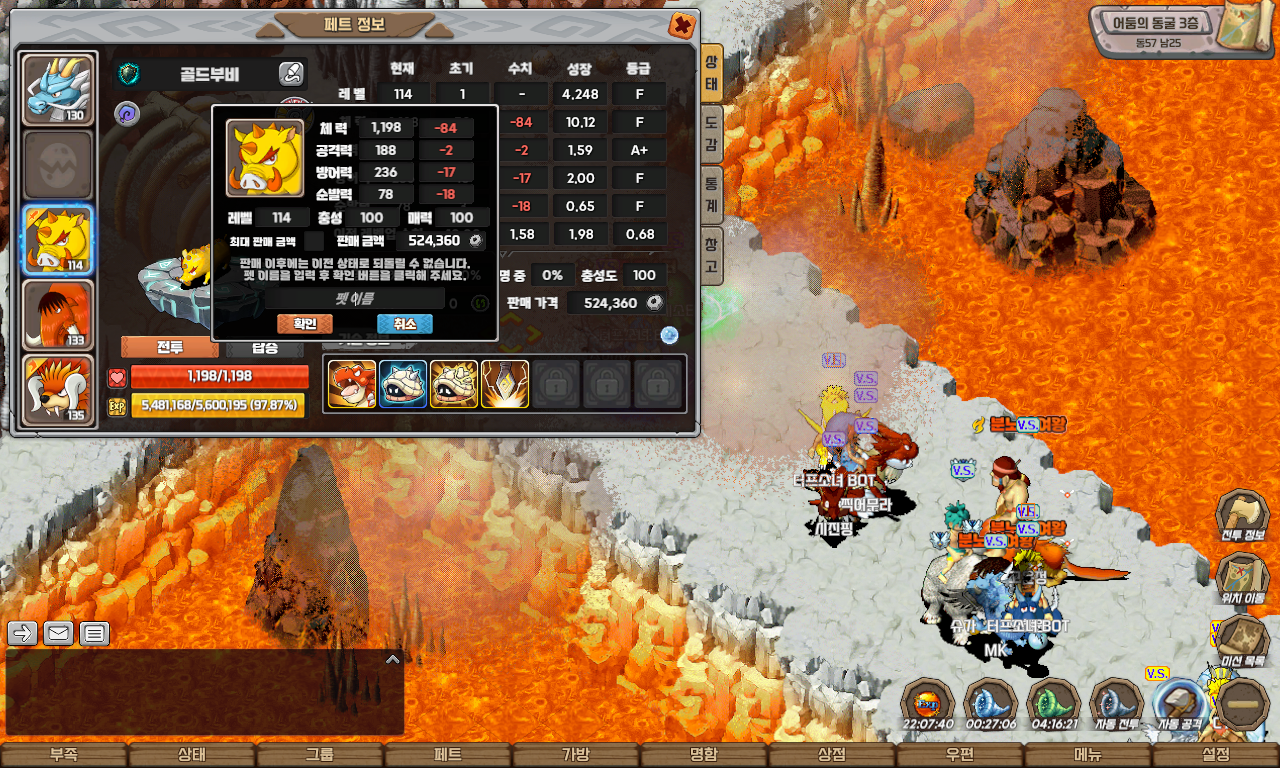Open 상점 from the bottom menu

[x=832, y=755]
